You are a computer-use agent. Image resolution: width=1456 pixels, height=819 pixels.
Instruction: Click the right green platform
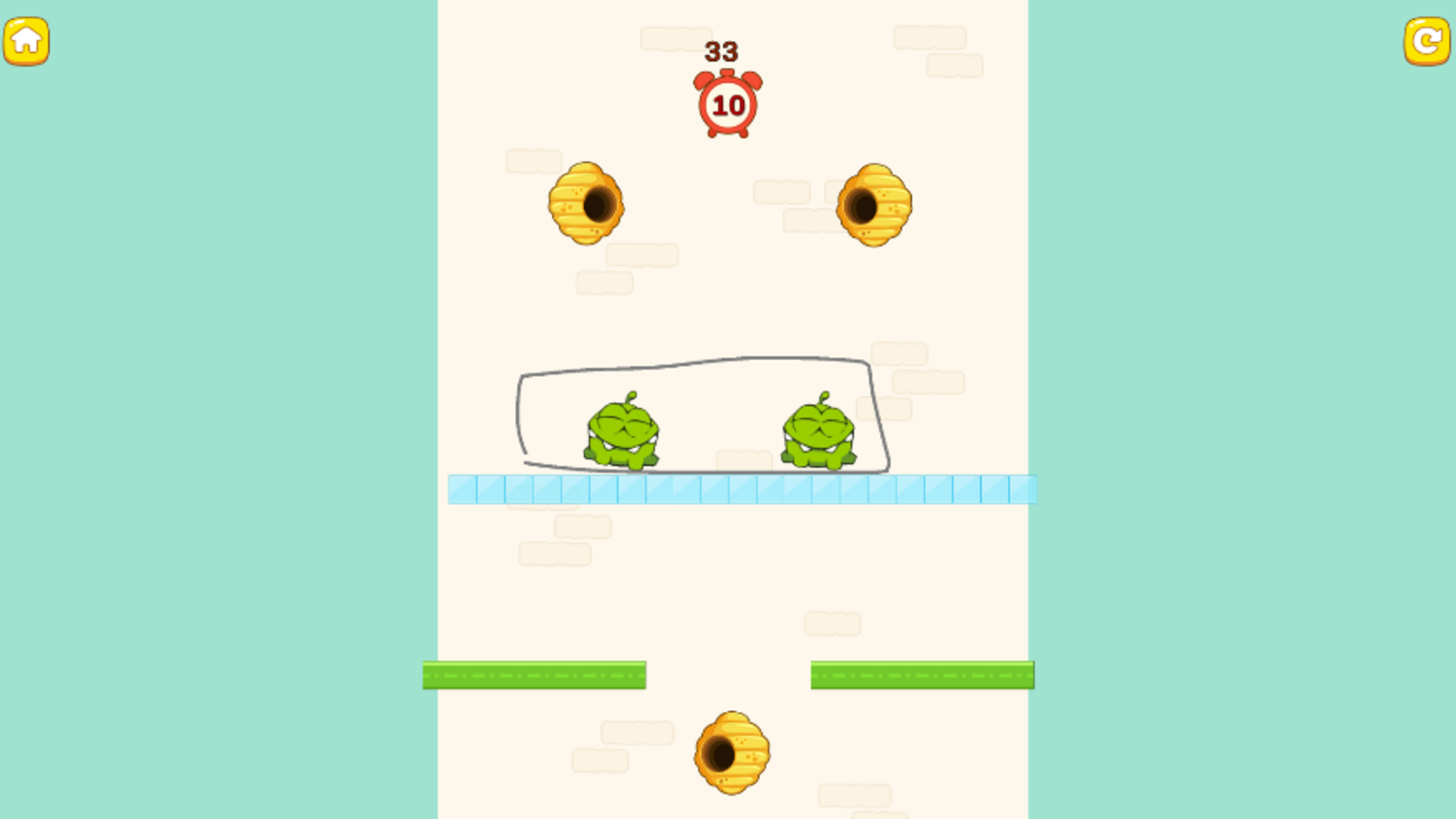click(921, 675)
